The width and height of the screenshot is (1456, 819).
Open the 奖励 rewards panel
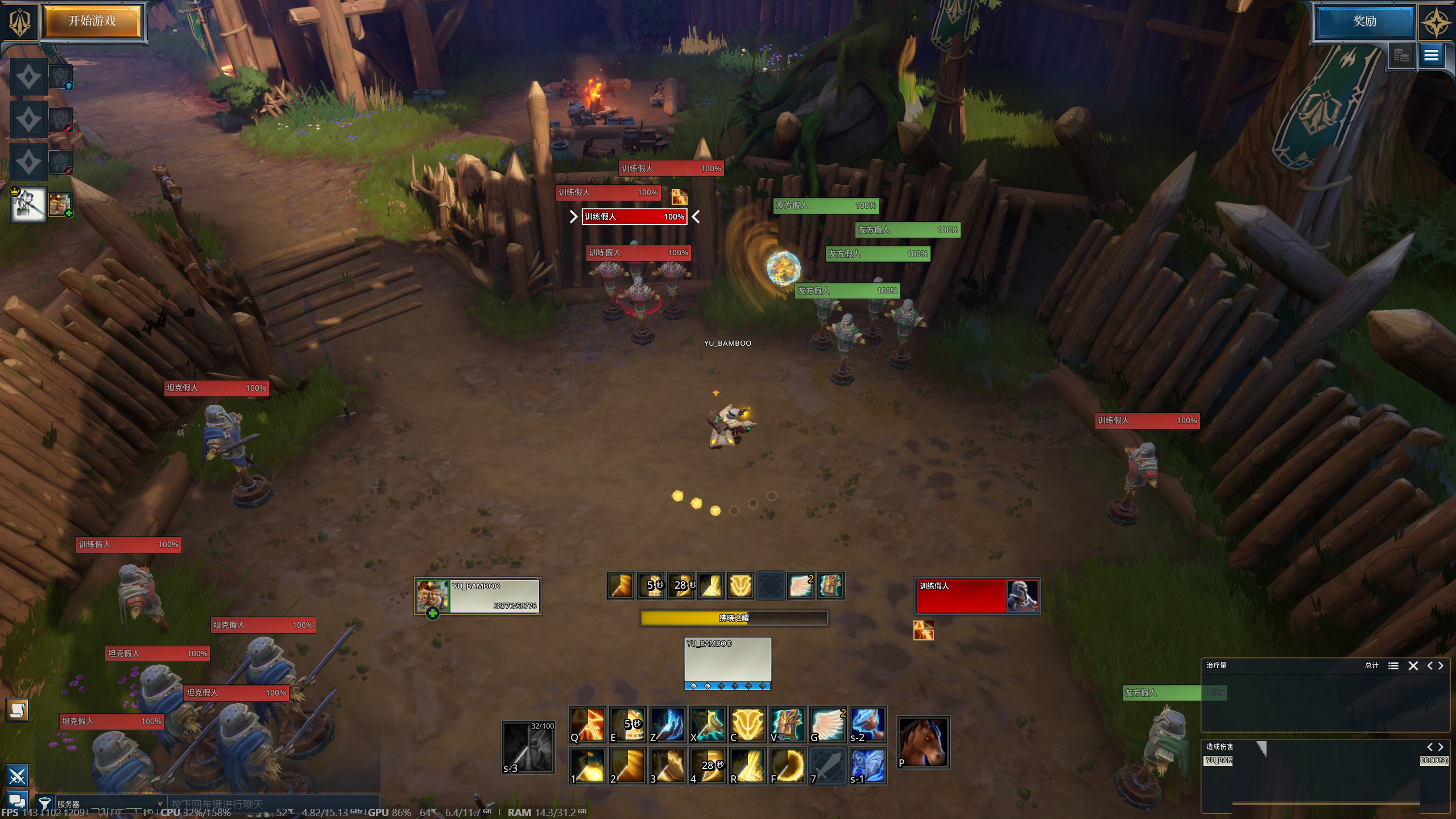1364,22
